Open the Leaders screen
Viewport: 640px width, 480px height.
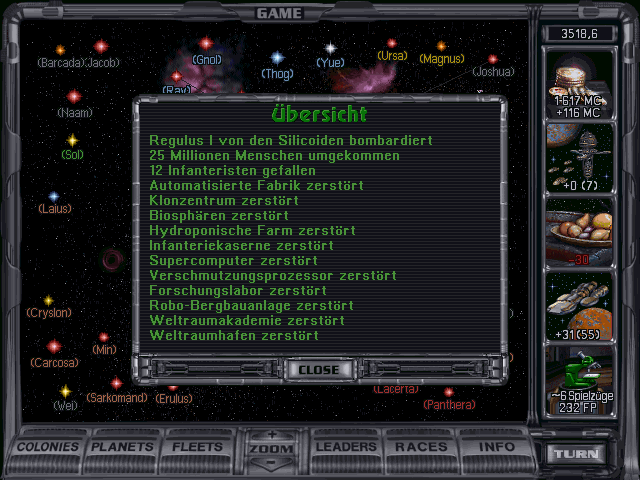(346, 446)
